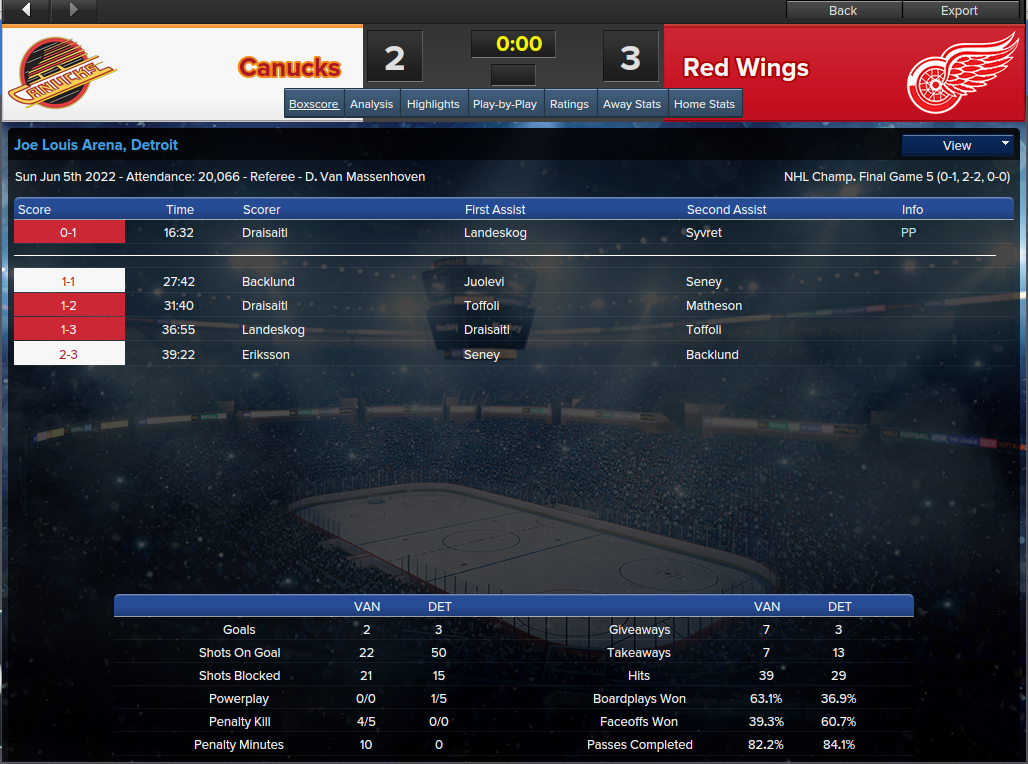Open the View dropdown
Screen dimensions: 1028x764
coord(957,145)
